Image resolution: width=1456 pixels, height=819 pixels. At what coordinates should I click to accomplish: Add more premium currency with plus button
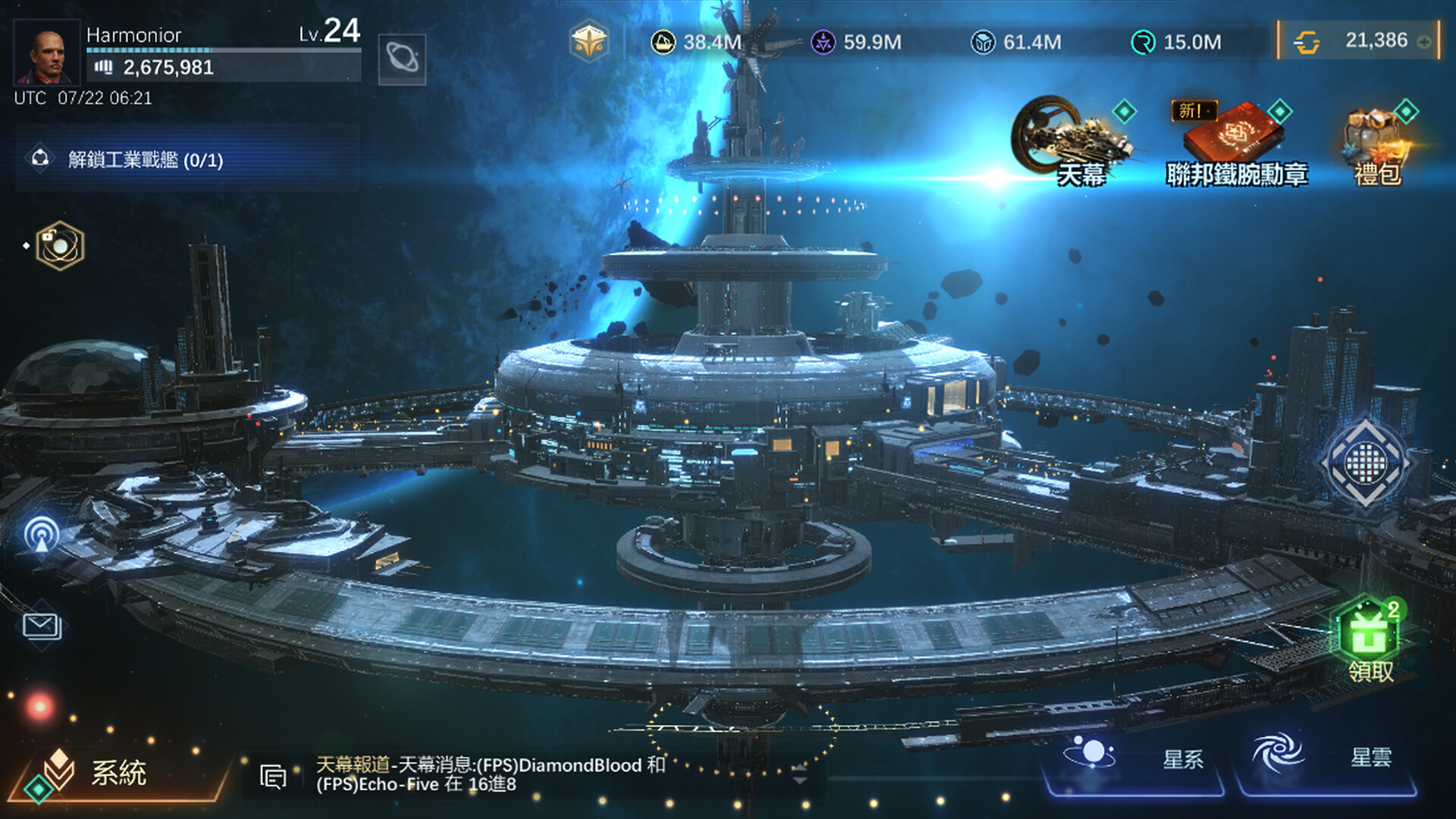[x=1425, y=42]
